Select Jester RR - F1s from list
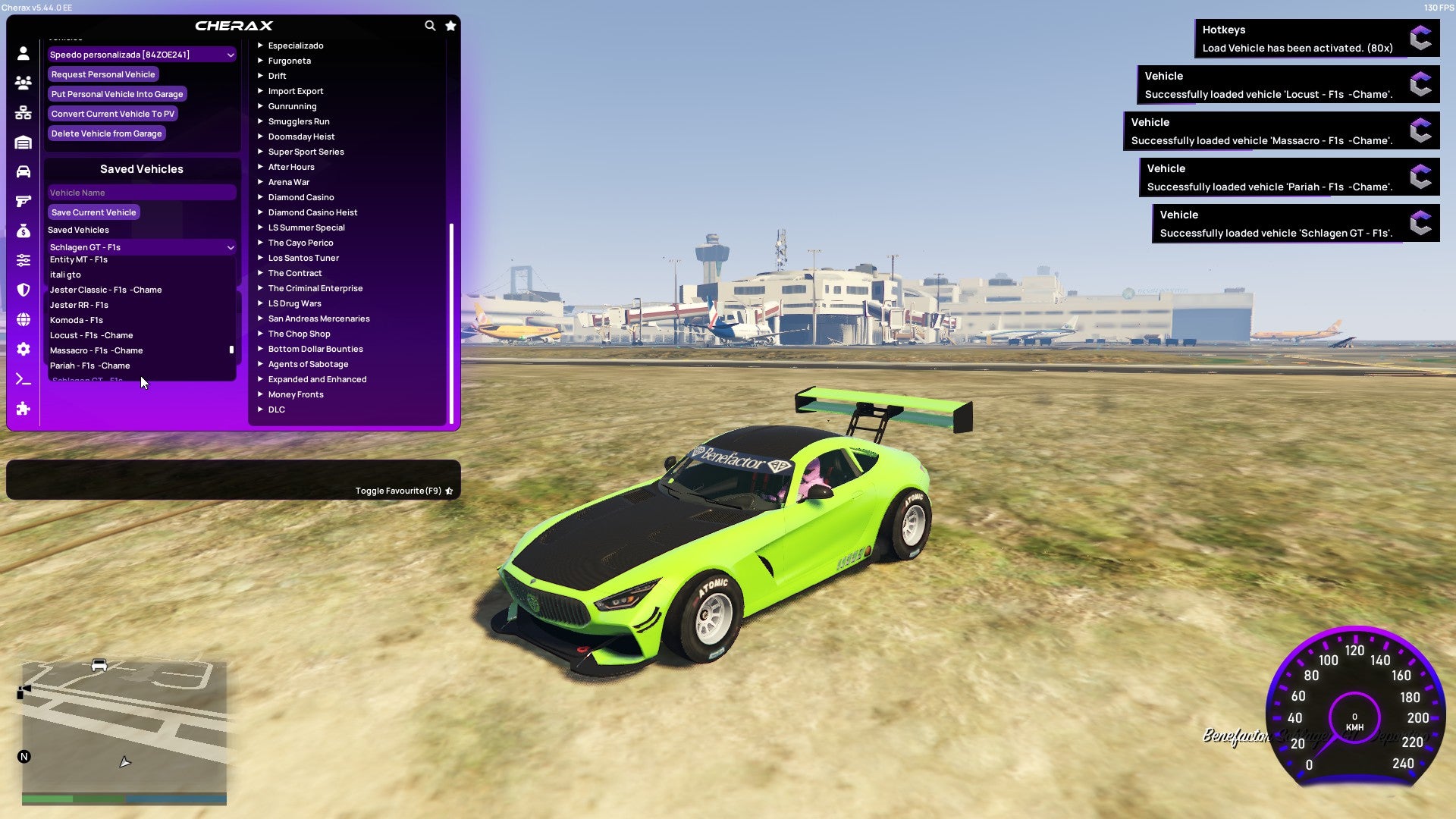This screenshot has width=1456, height=819. (x=81, y=305)
